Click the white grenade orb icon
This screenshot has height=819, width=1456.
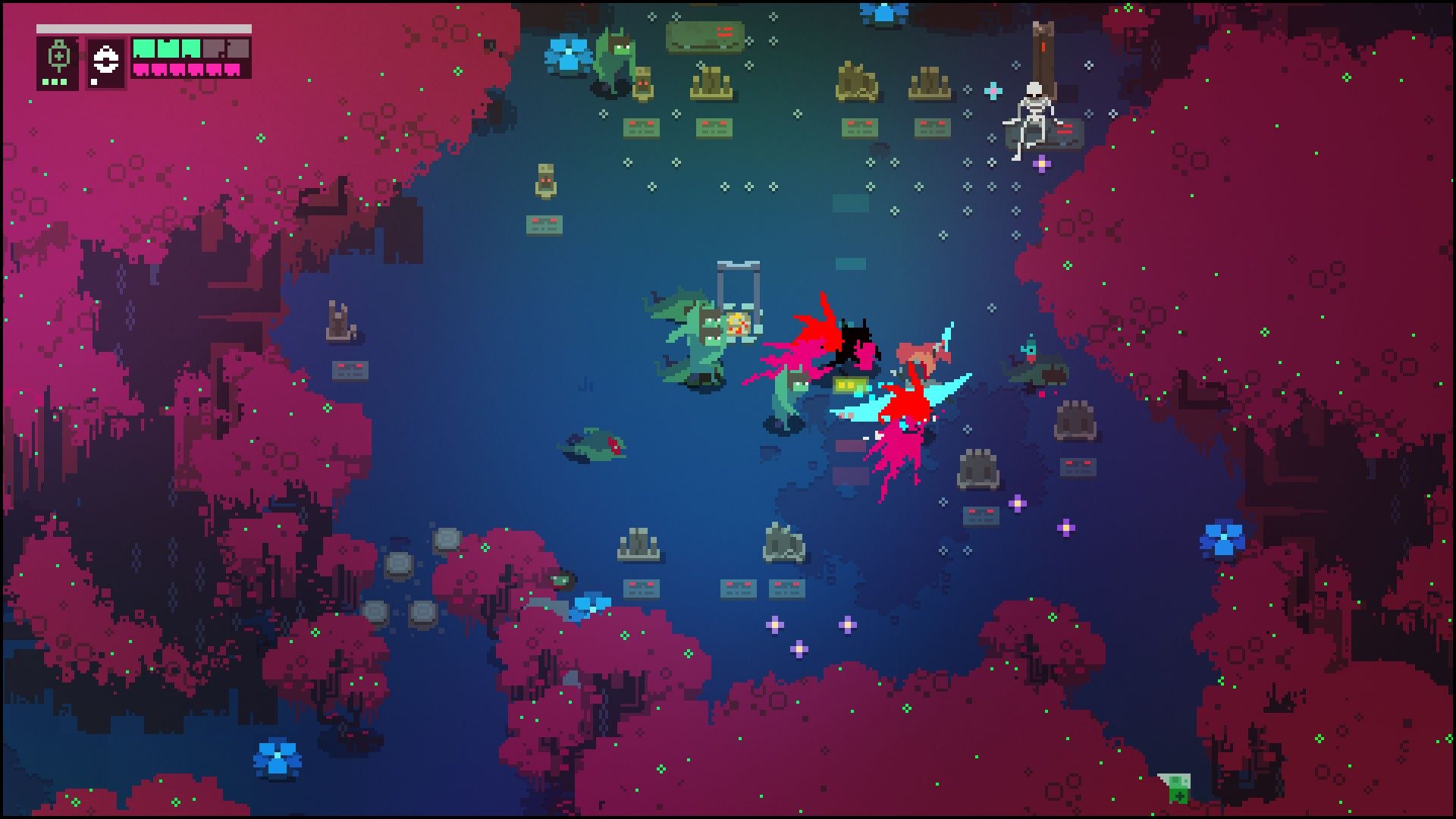tap(106, 59)
